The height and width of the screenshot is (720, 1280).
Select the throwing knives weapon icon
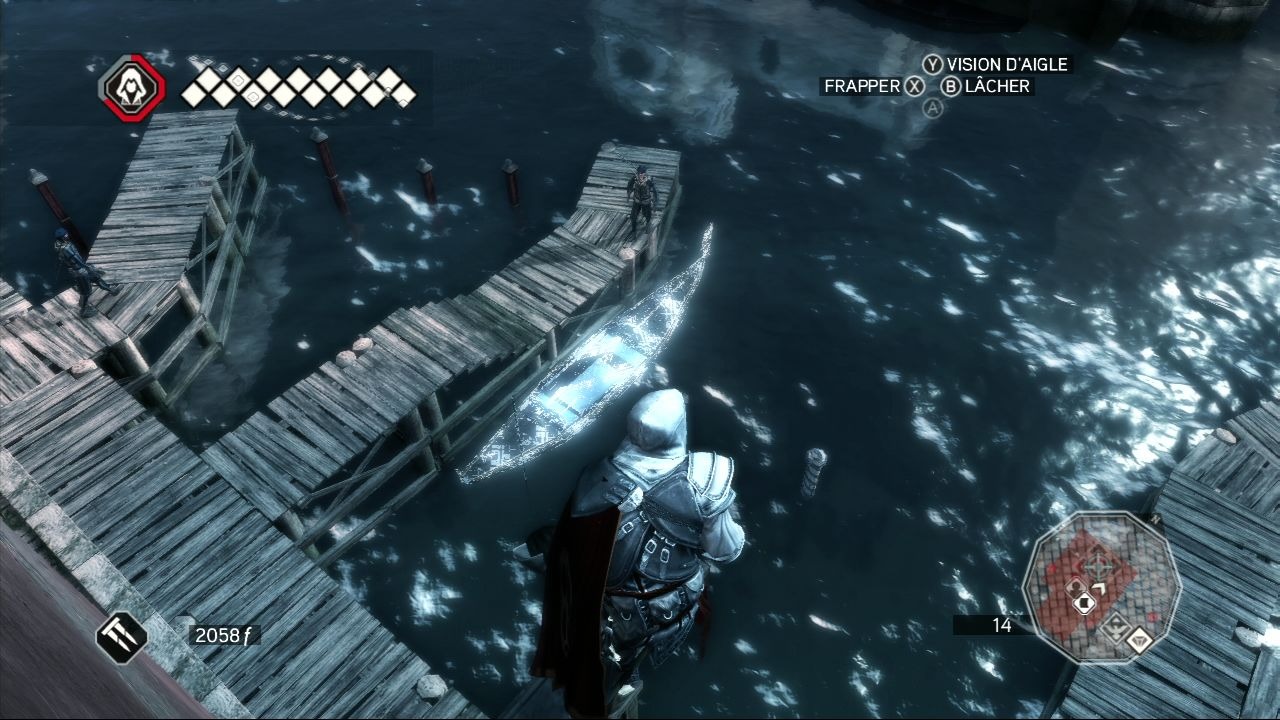pyautogui.click(x=122, y=637)
